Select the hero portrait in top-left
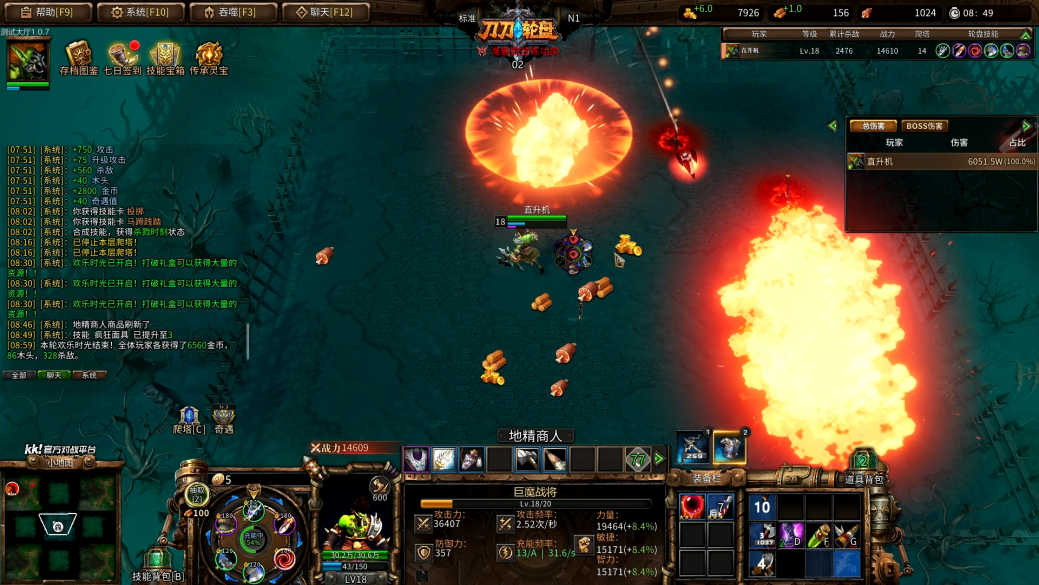Screen dimensions: 1039x585 pos(28,62)
